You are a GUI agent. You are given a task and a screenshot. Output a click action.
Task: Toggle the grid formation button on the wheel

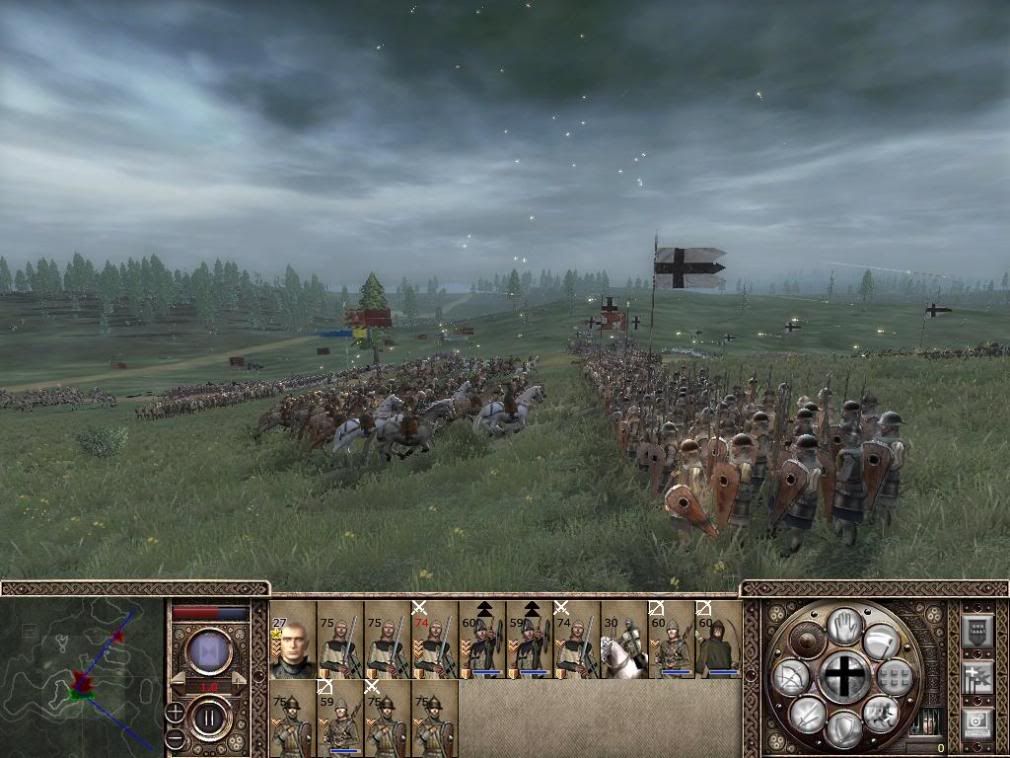click(x=896, y=677)
